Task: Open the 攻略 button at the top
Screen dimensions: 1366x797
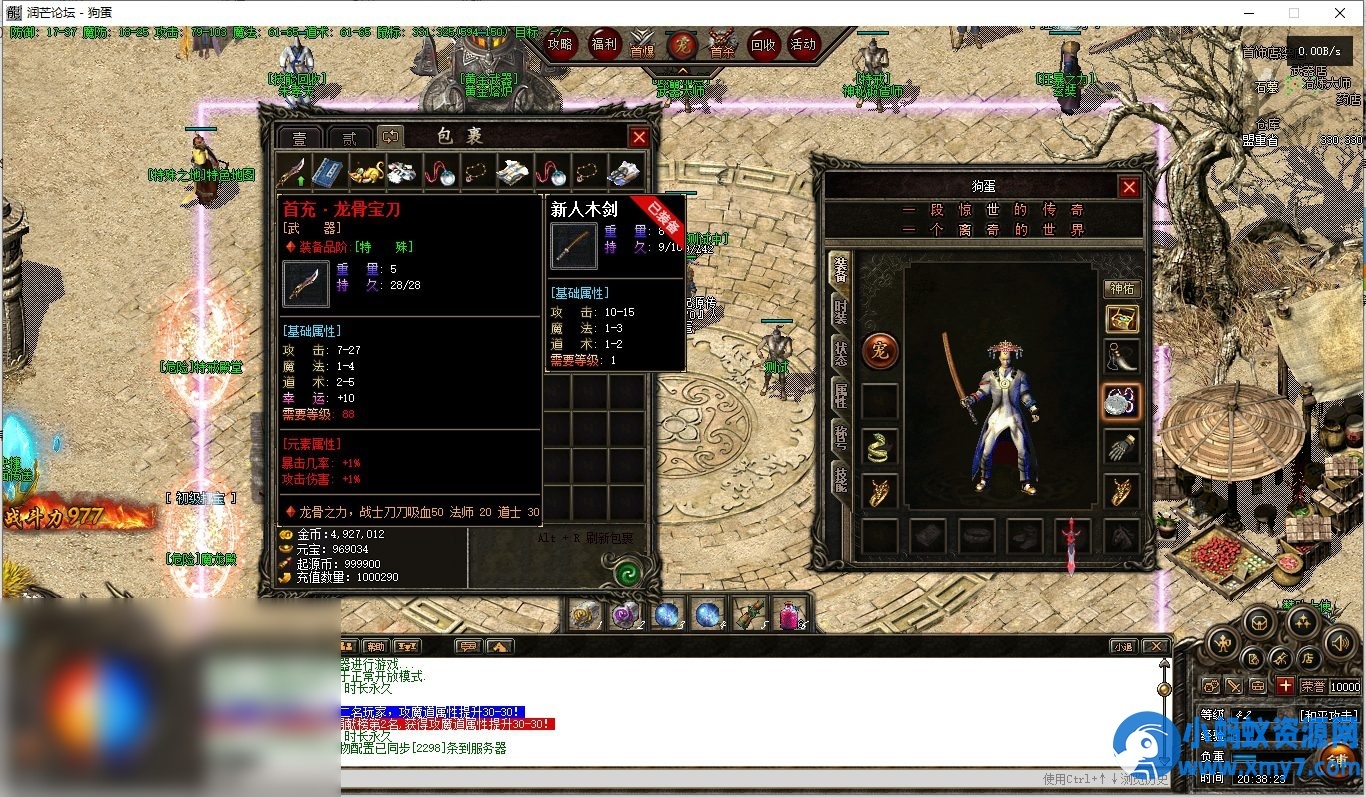Action: coord(560,44)
